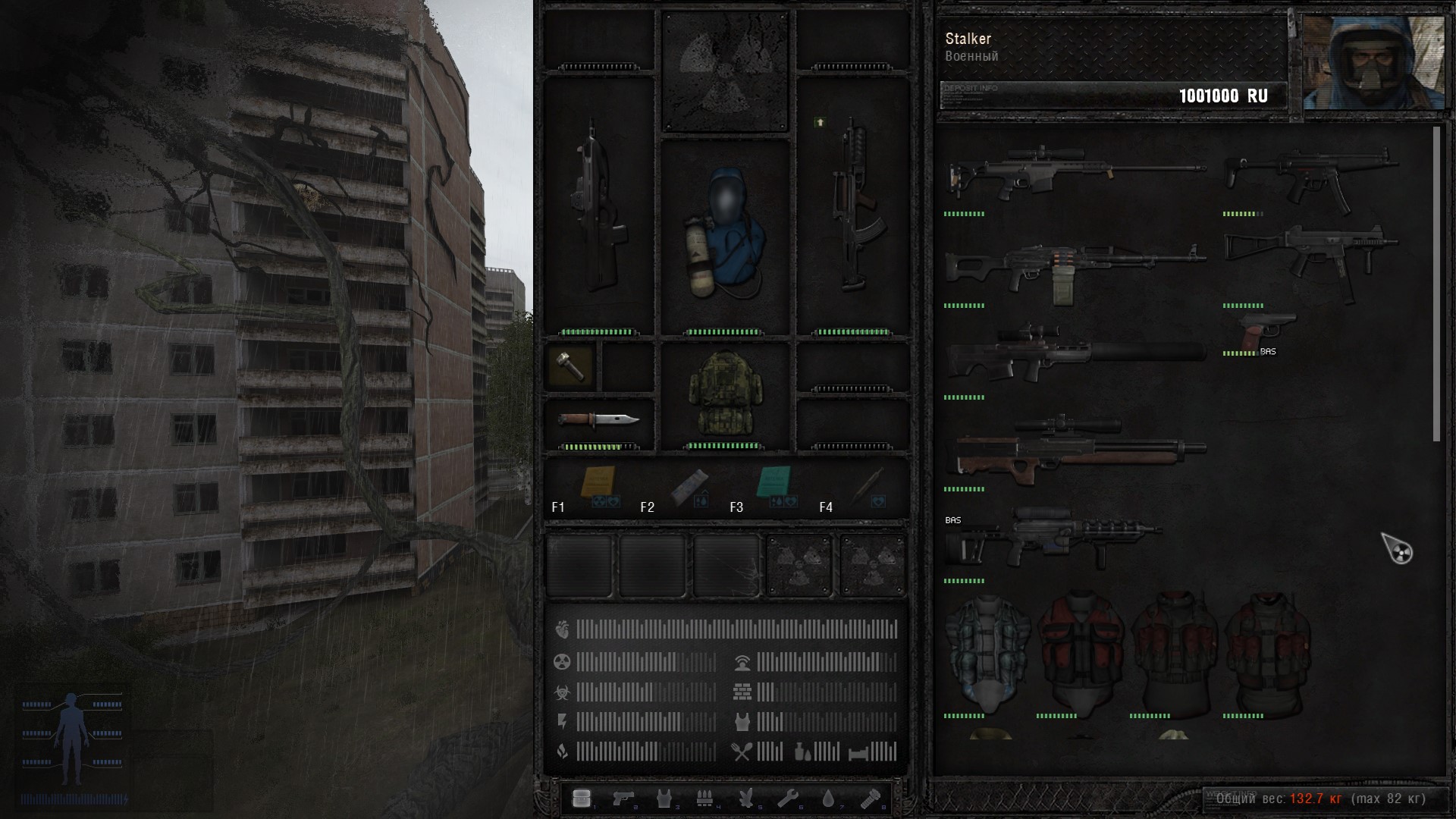Click the equipped camouflage backpack slot
Viewport: 1456px width, 819px height.
(x=724, y=394)
